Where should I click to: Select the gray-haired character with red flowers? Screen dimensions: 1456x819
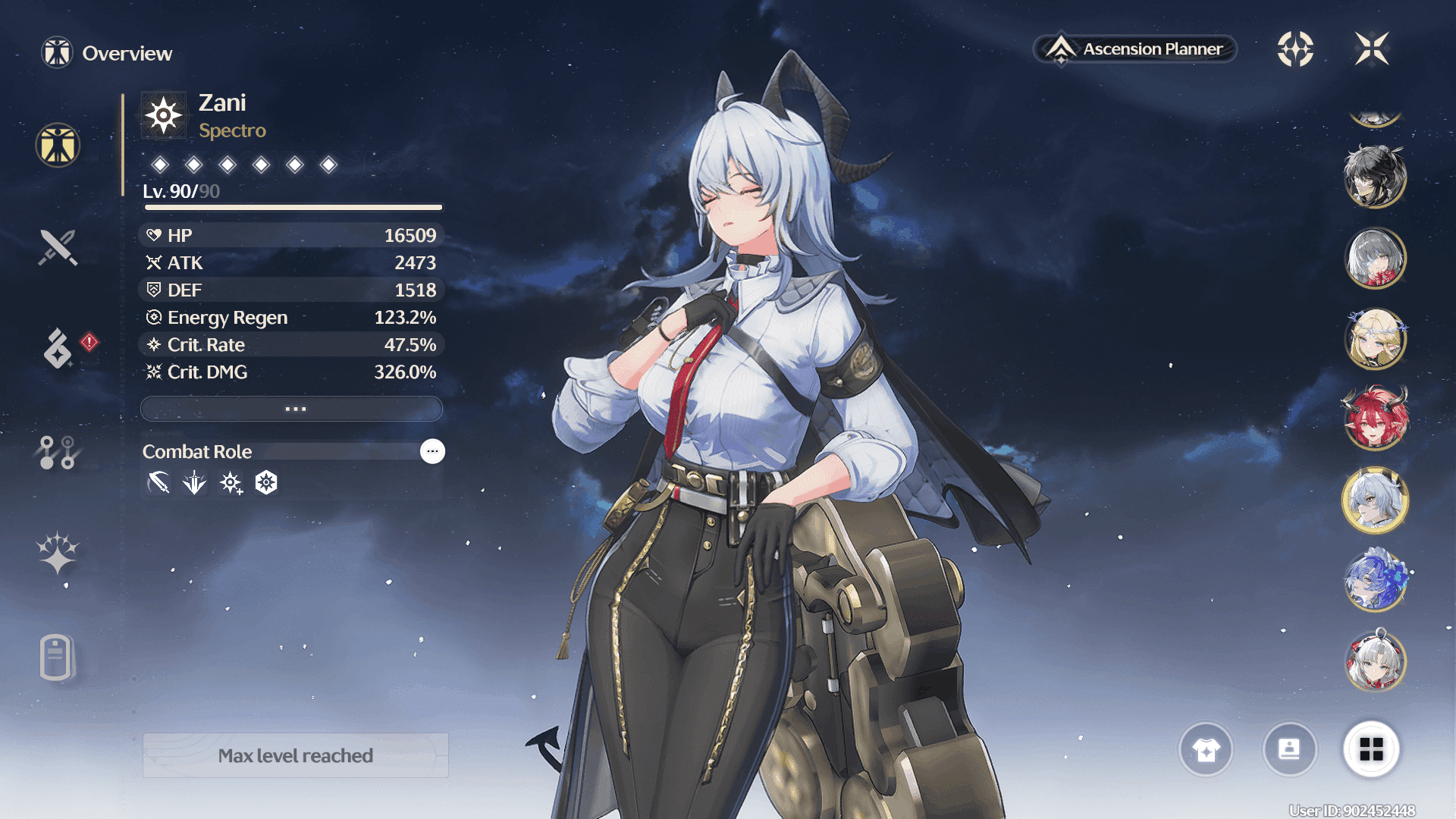pos(1375,259)
